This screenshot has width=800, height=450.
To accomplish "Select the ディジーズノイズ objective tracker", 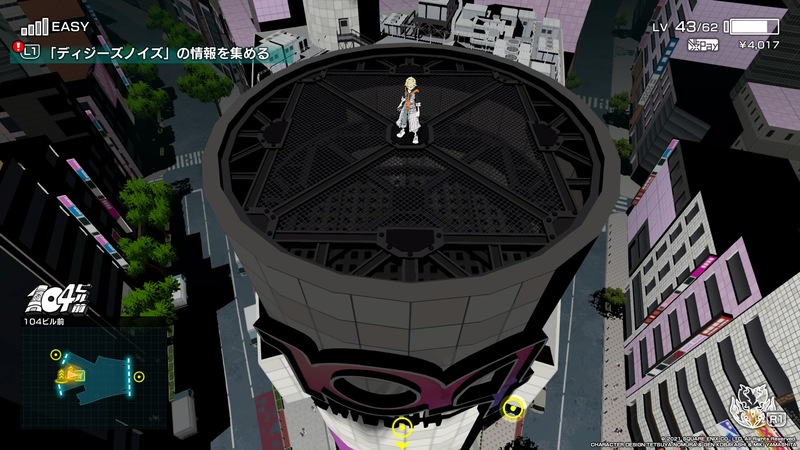I will click(145, 53).
